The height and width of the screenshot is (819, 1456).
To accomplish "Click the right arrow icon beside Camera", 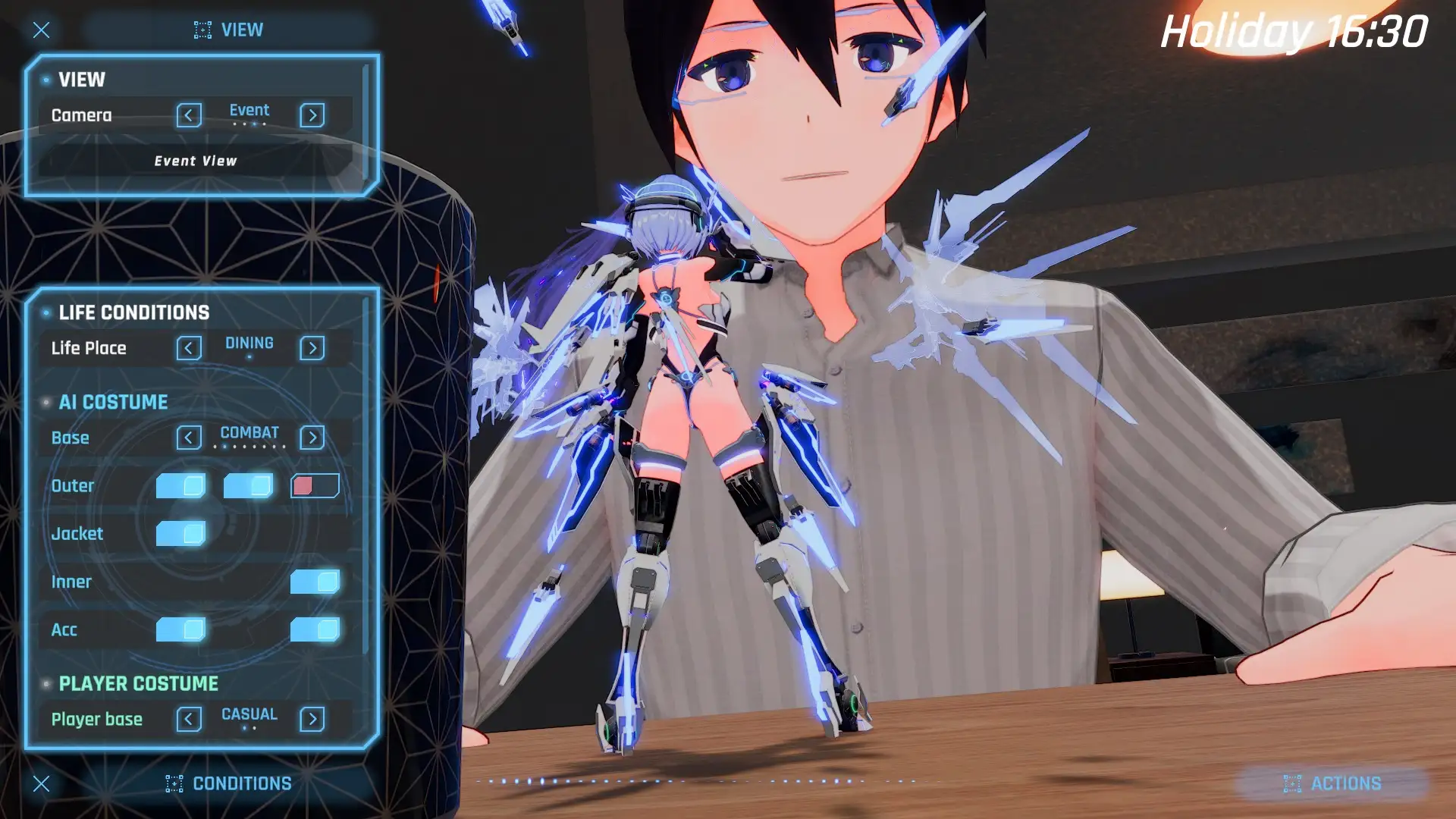I will 312,115.
